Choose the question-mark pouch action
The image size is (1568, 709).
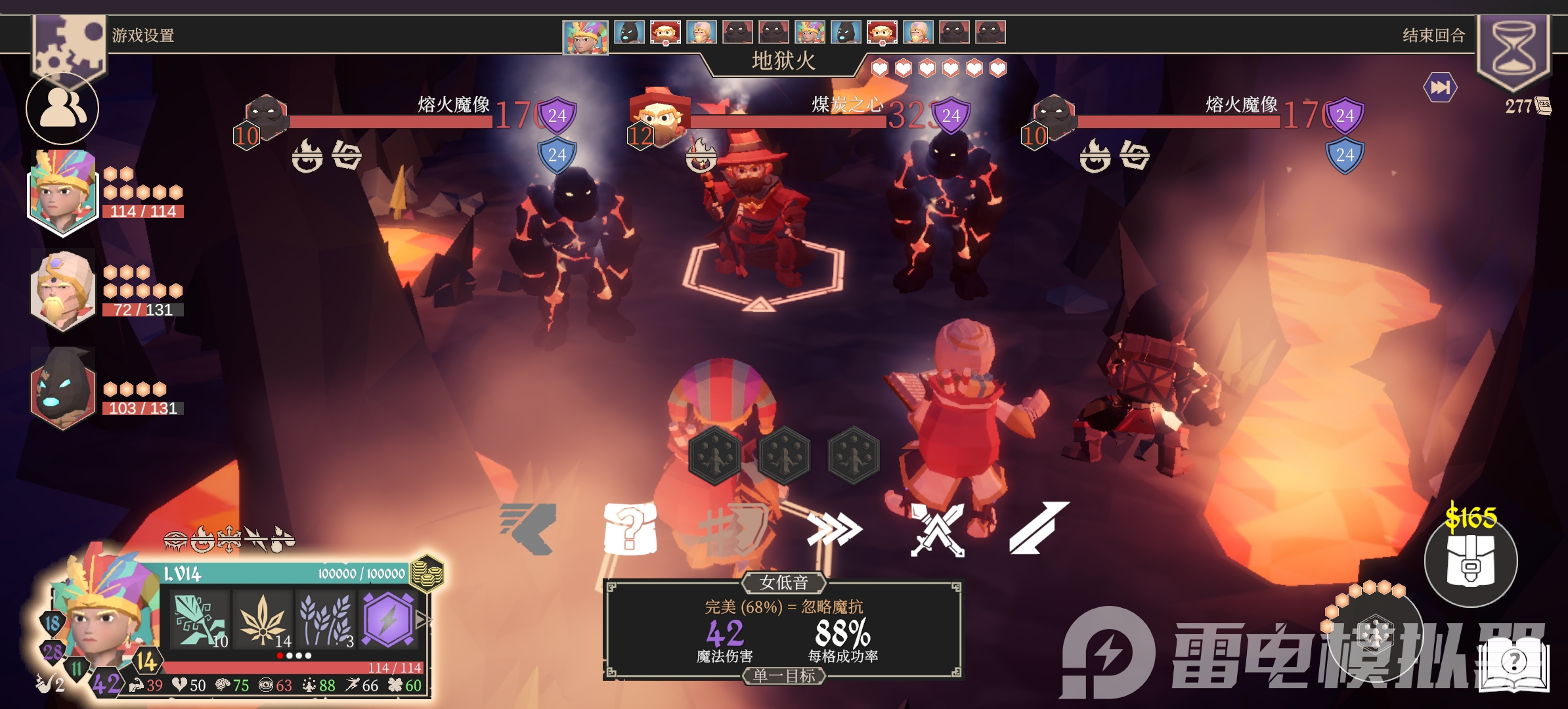(629, 528)
